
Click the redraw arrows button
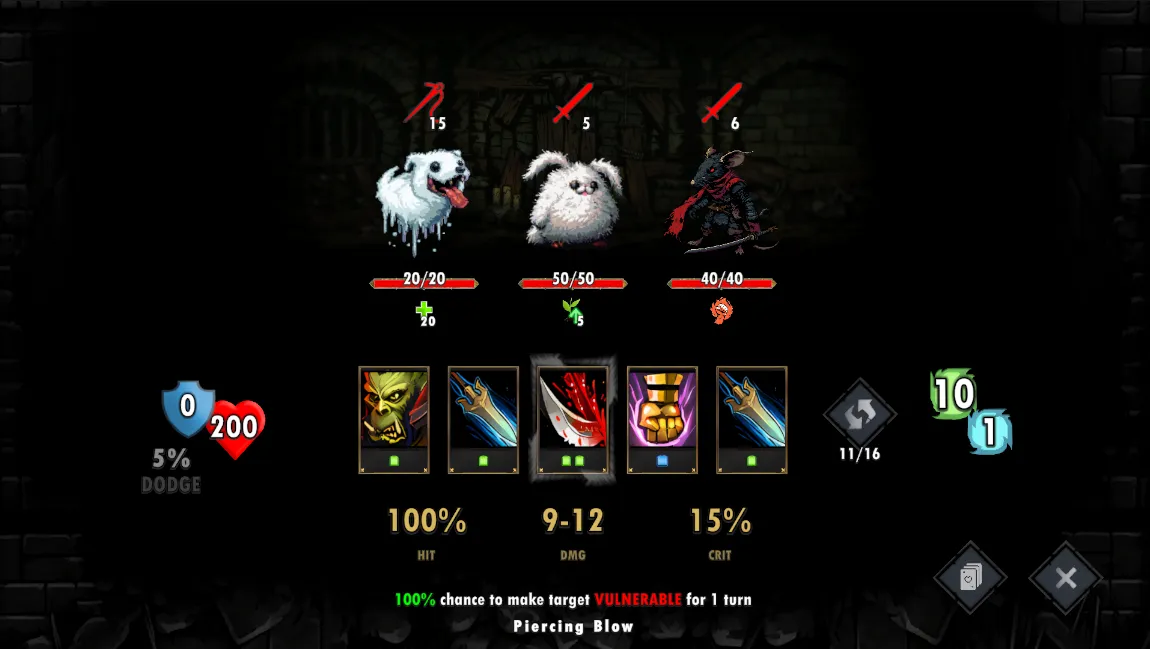[x=859, y=412]
